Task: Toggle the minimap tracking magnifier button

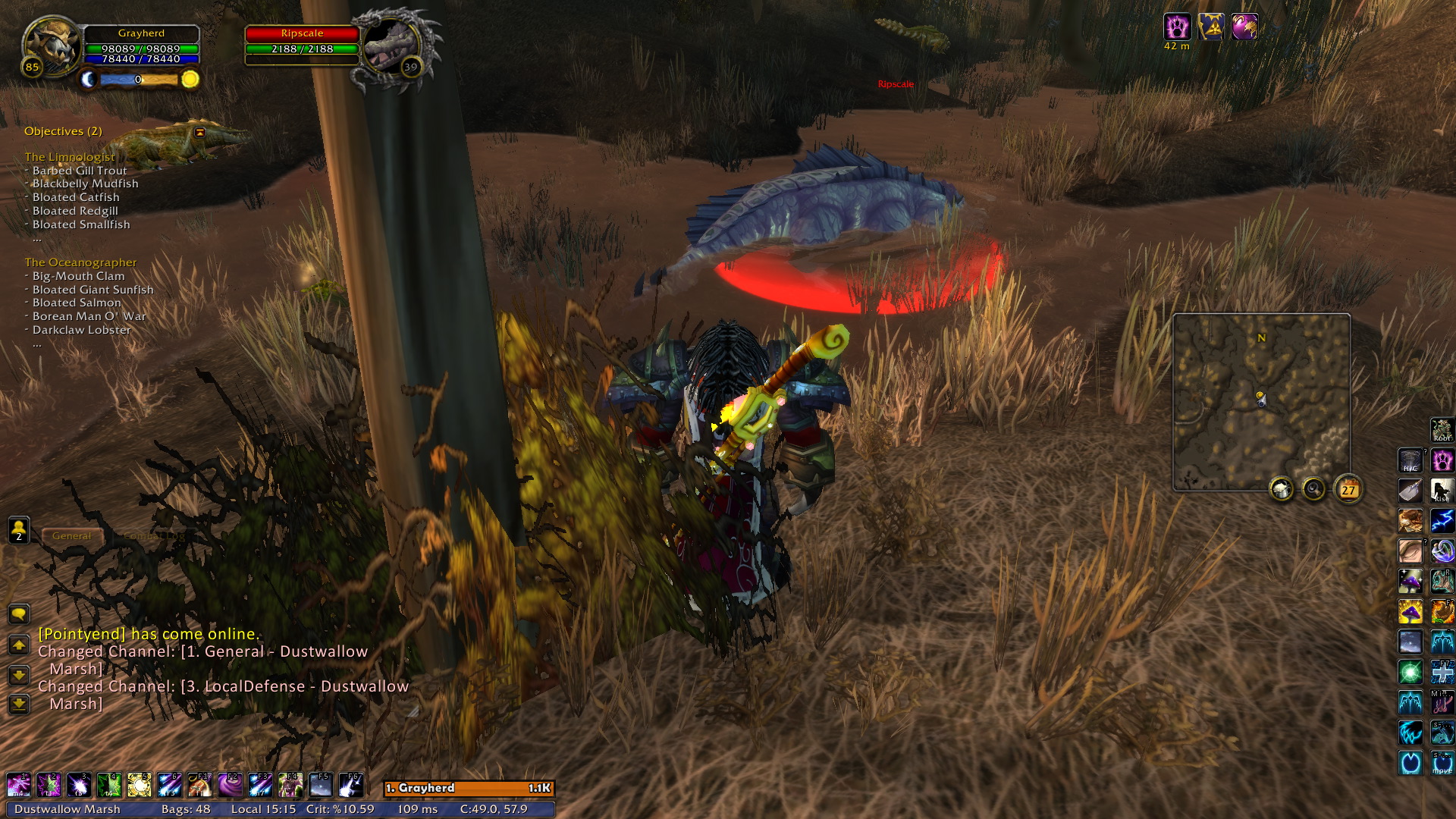Action: [x=1313, y=490]
